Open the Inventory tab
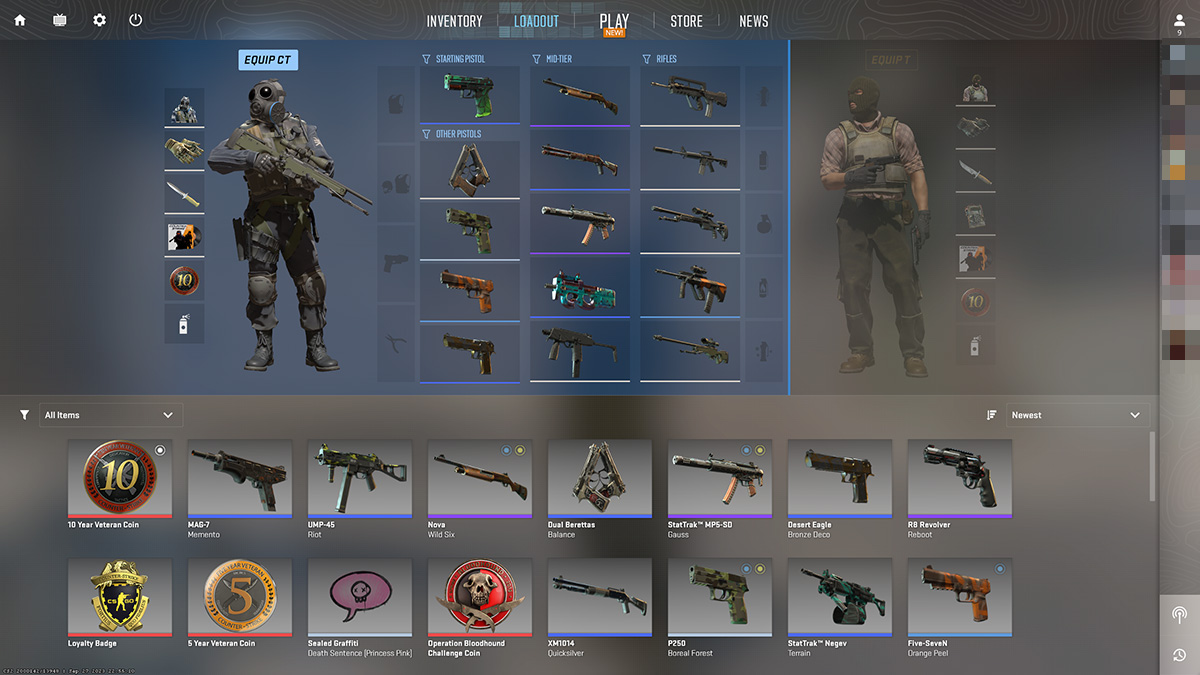 coord(454,21)
